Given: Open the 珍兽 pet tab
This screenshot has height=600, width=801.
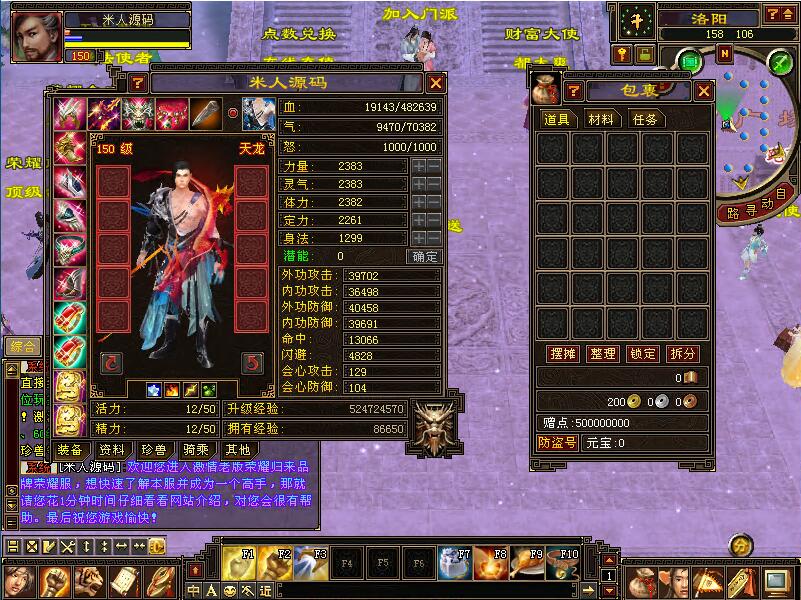Looking at the screenshot, I should tap(154, 450).
